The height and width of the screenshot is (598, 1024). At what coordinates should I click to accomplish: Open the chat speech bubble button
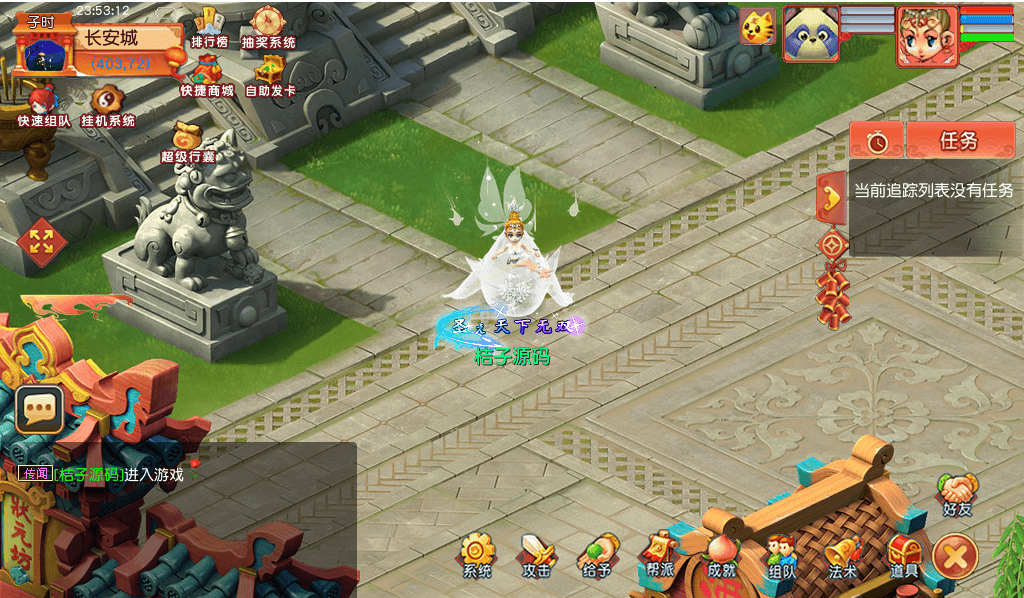point(40,408)
